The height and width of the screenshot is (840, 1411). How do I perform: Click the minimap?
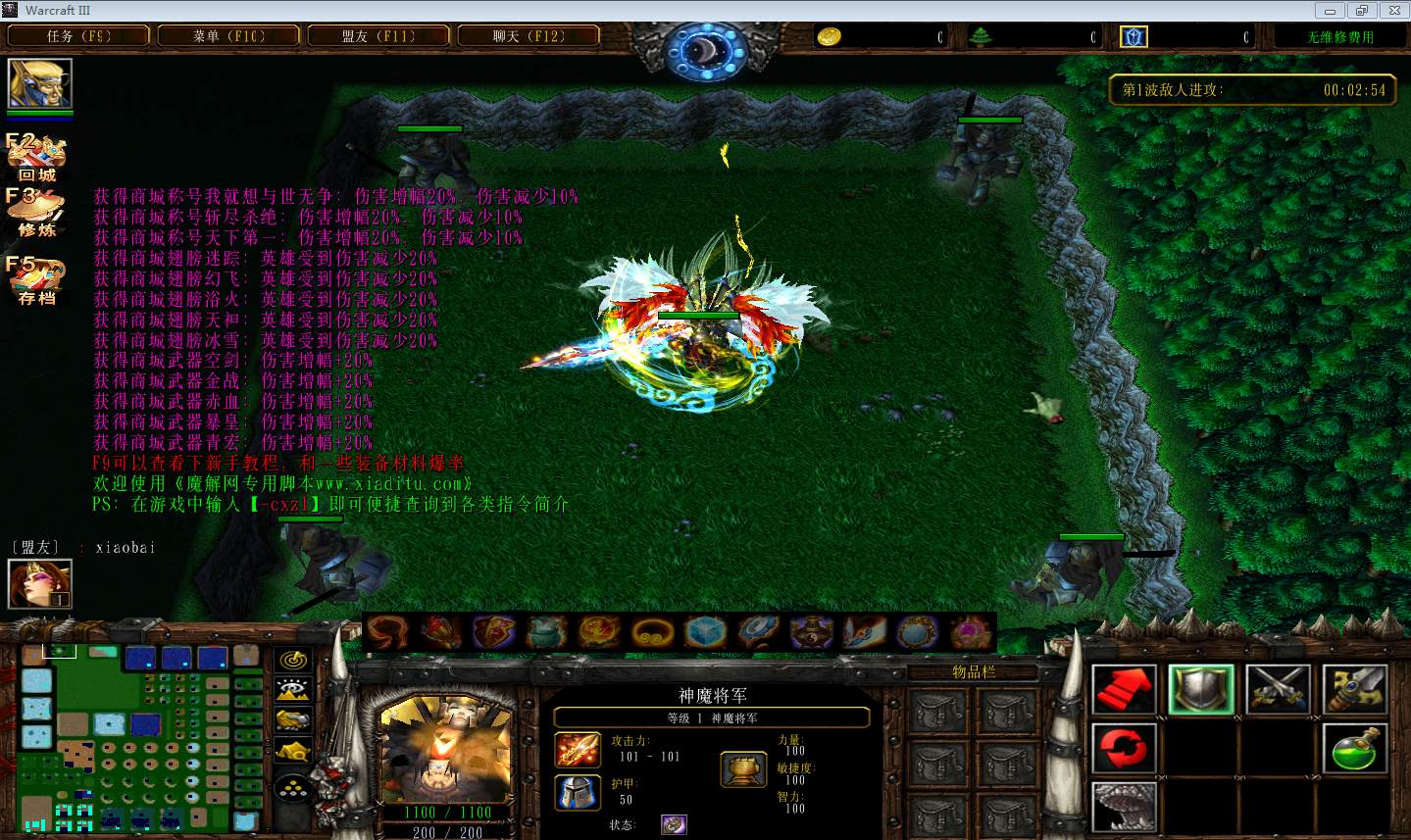point(137,737)
